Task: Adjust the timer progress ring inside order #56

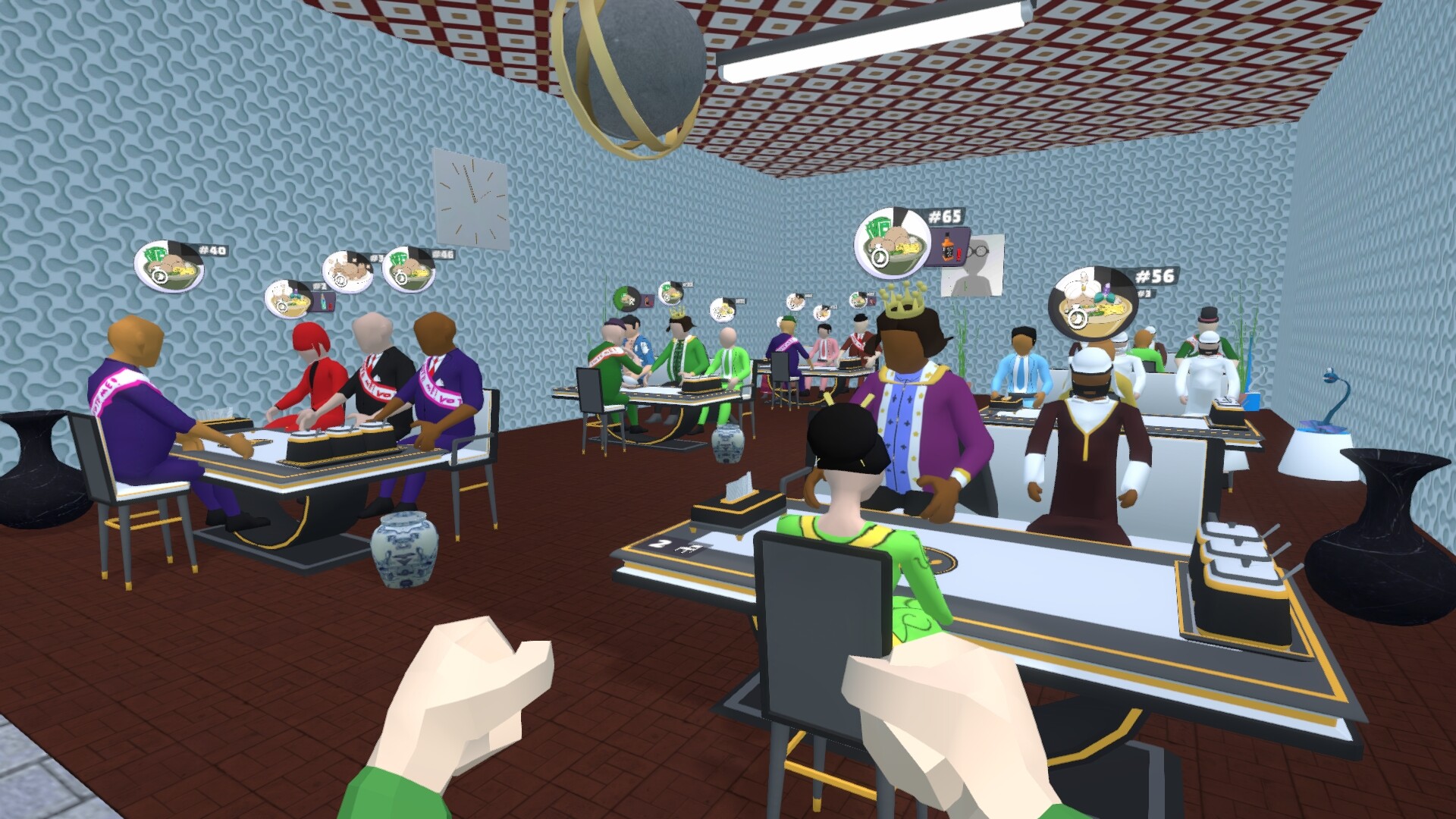Action: 1078,318
